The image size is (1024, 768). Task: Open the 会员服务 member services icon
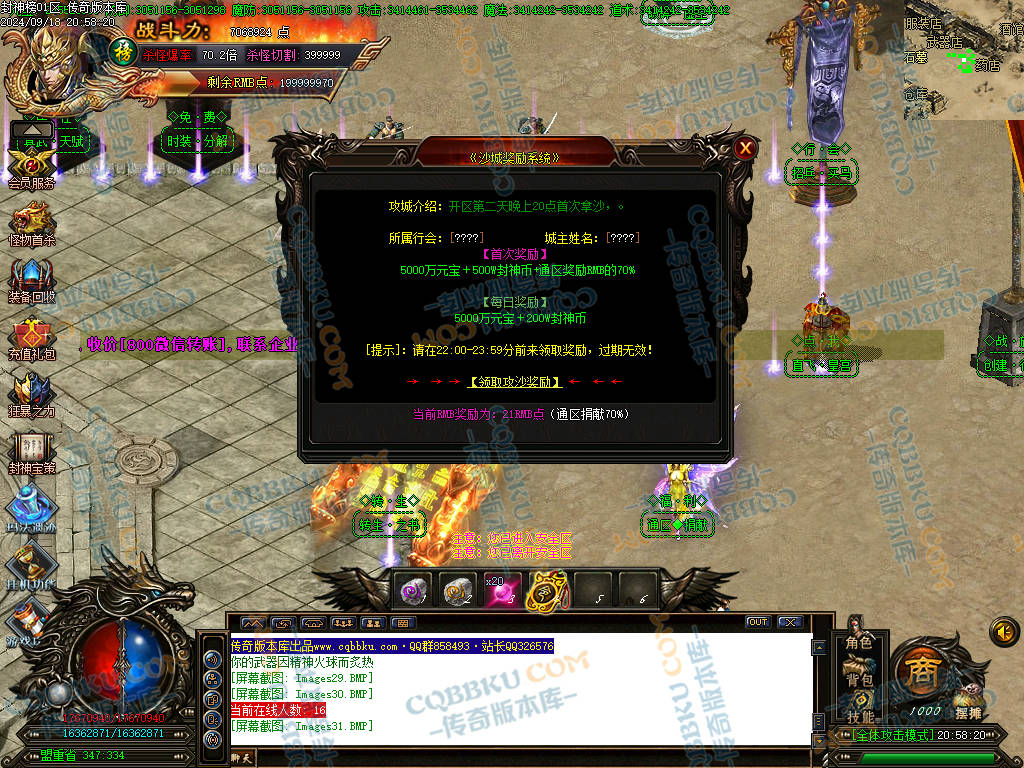pyautogui.click(x=30, y=164)
